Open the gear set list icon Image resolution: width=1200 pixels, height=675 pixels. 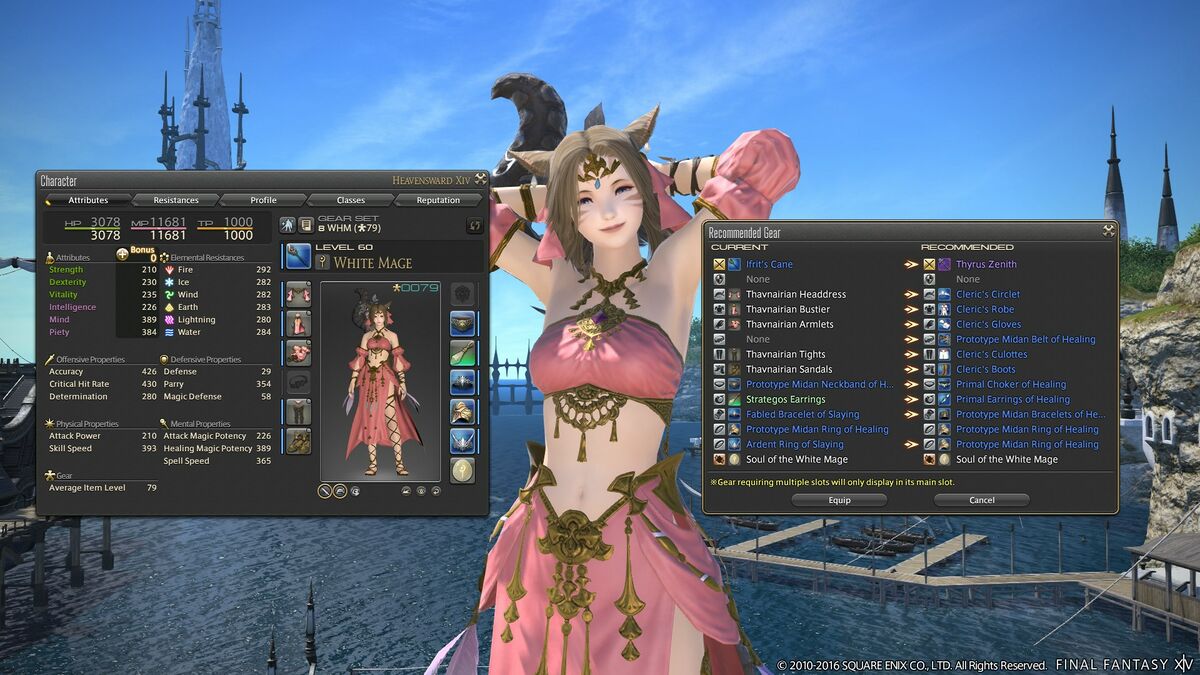click(x=305, y=225)
